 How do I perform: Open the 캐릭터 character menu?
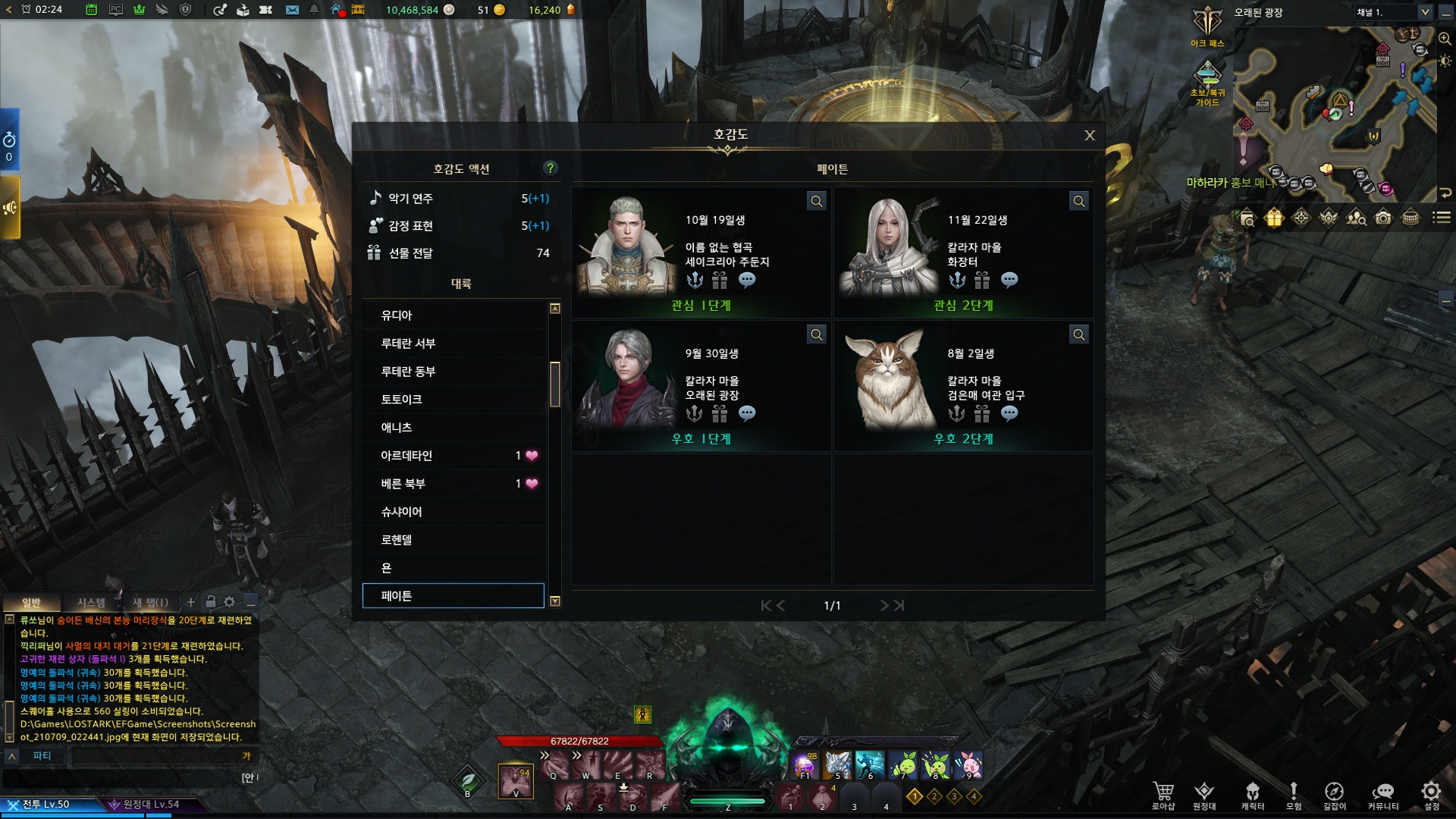(1252, 795)
